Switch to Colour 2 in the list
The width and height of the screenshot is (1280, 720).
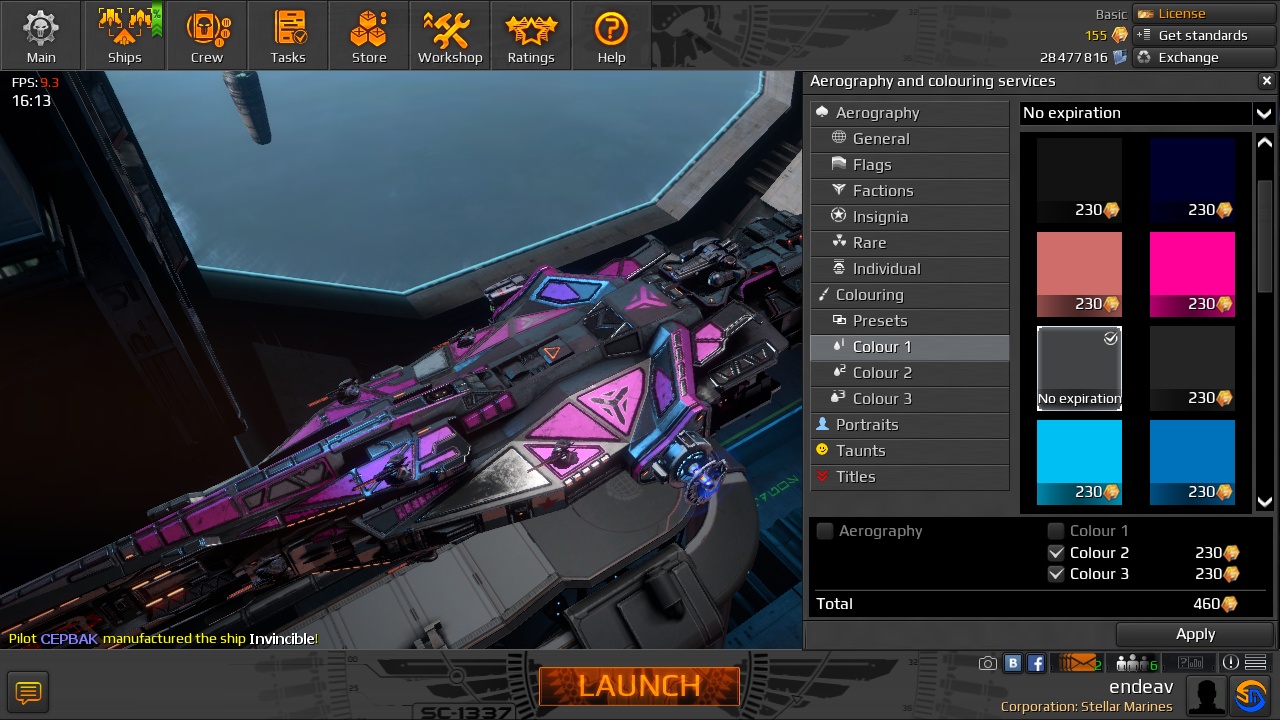tap(882, 373)
